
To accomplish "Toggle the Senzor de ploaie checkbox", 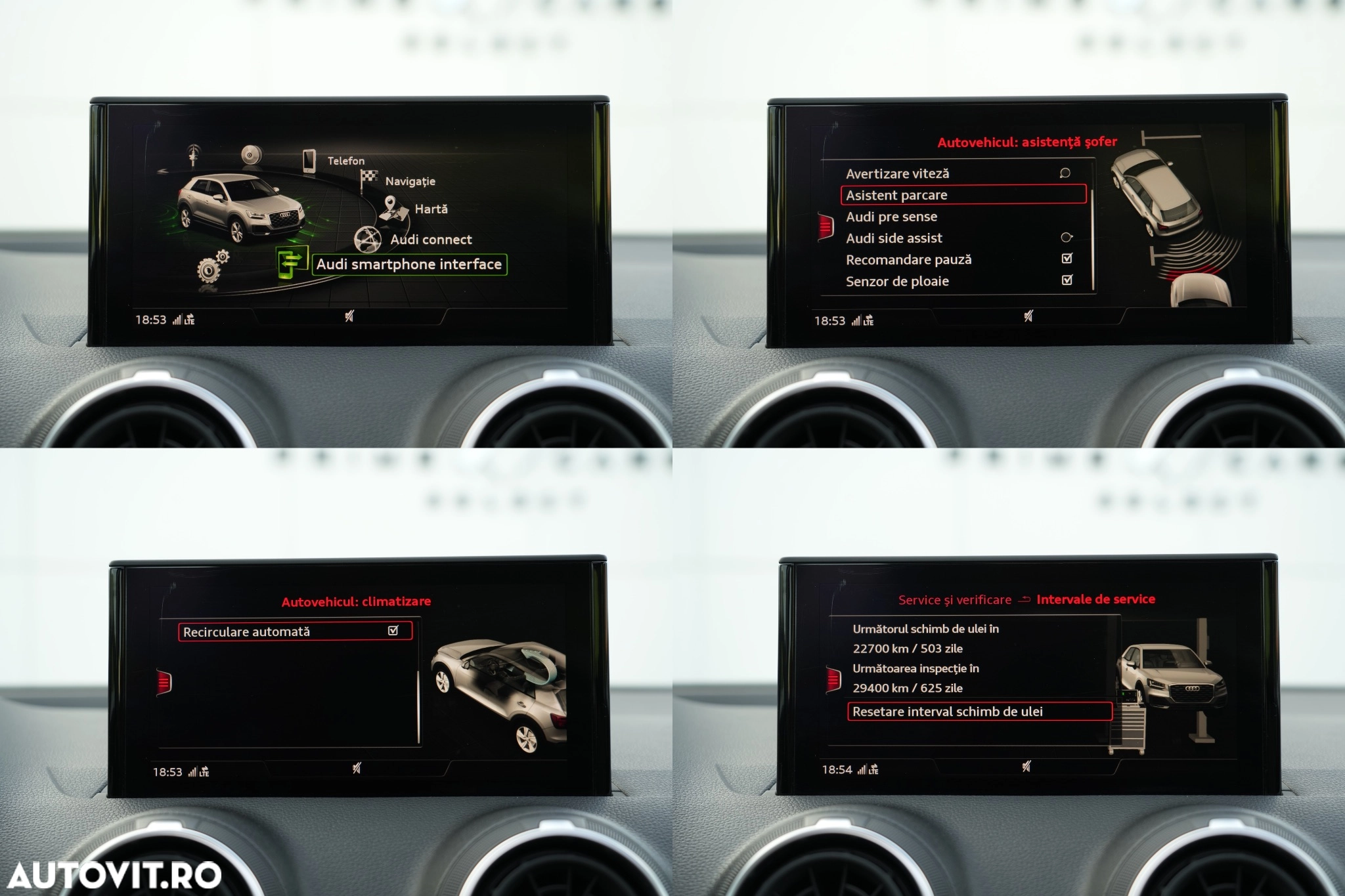I will click(1067, 280).
